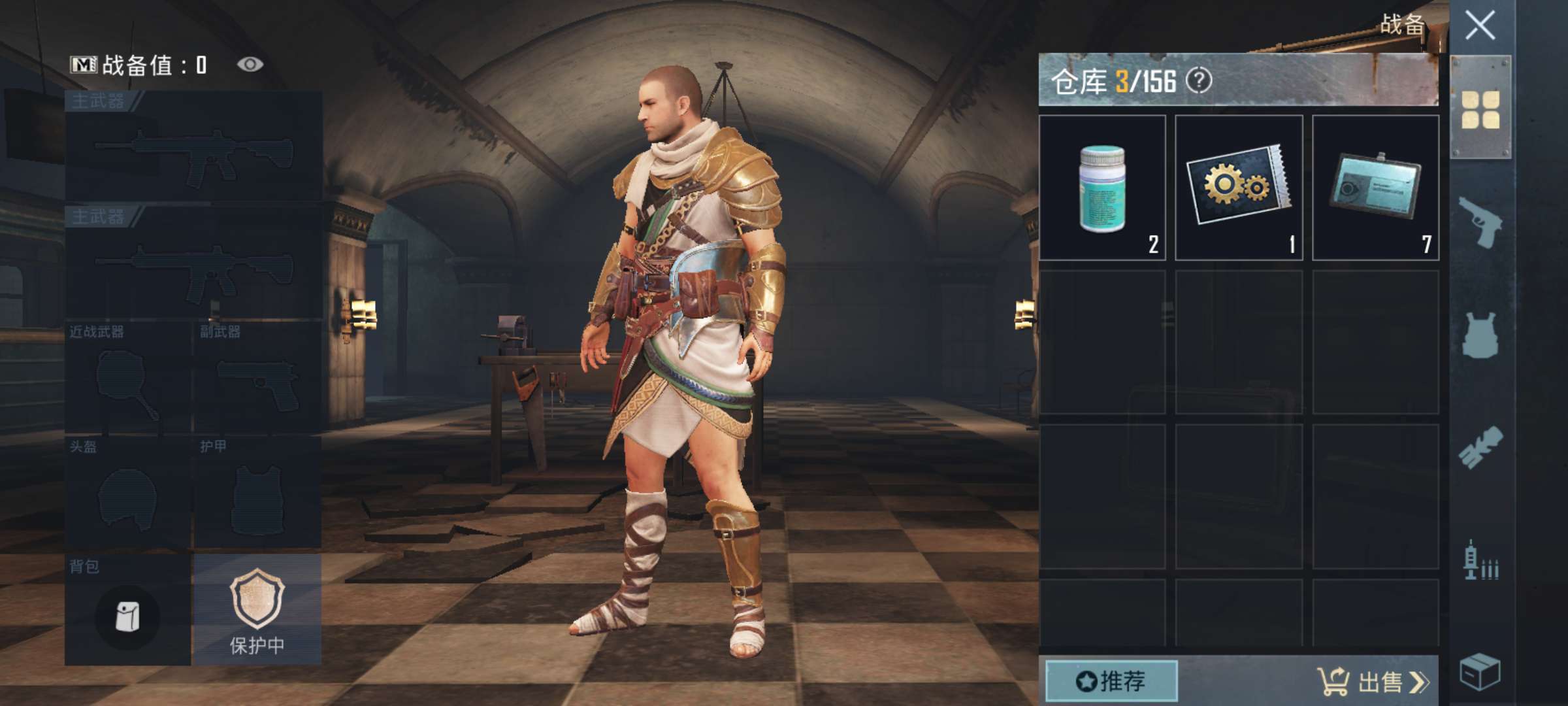Switch to the syringe and ammo tab
Screen dimensions: 1568x706
point(1480,561)
